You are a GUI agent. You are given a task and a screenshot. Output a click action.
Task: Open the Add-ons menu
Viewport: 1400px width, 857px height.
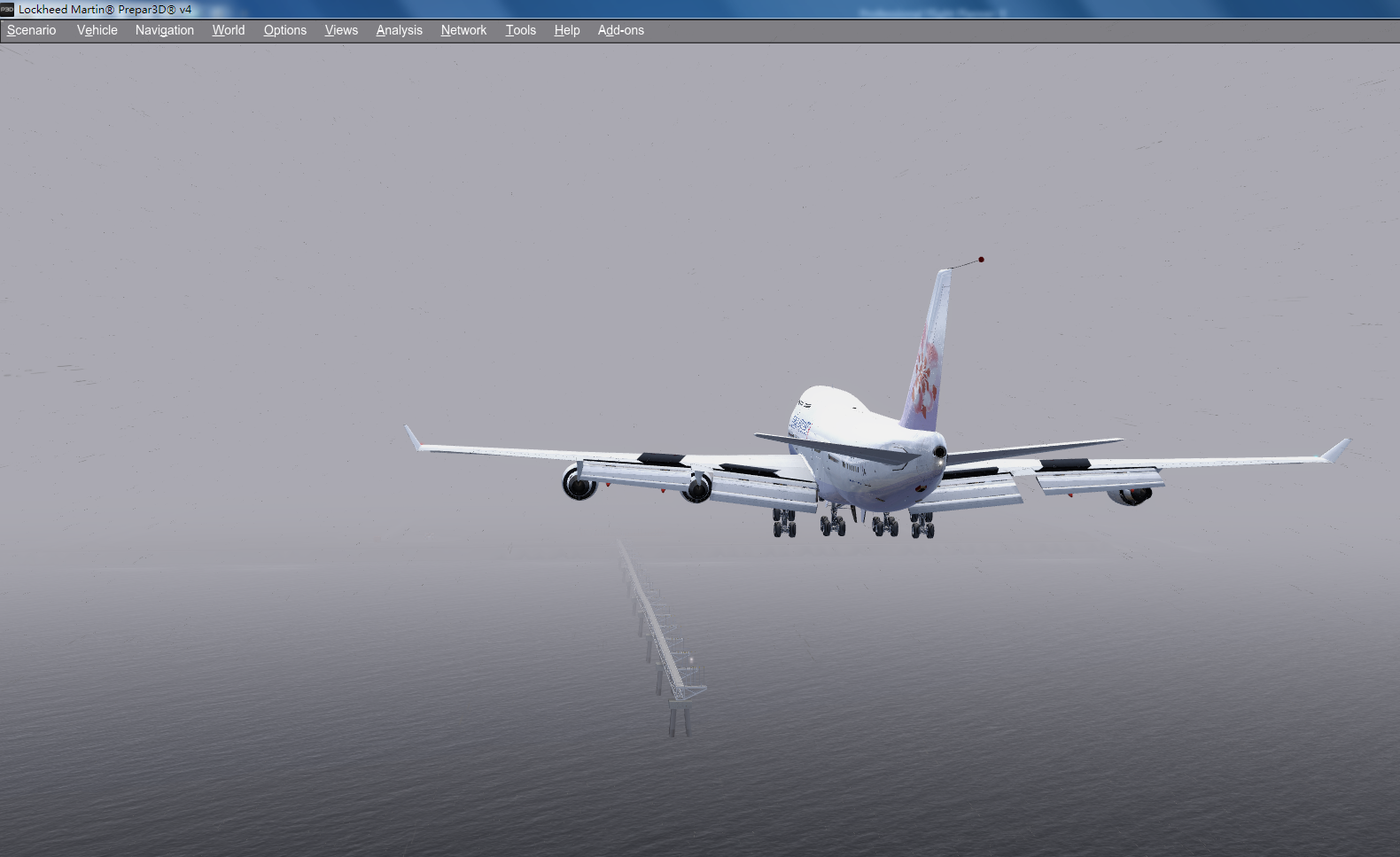tap(620, 29)
